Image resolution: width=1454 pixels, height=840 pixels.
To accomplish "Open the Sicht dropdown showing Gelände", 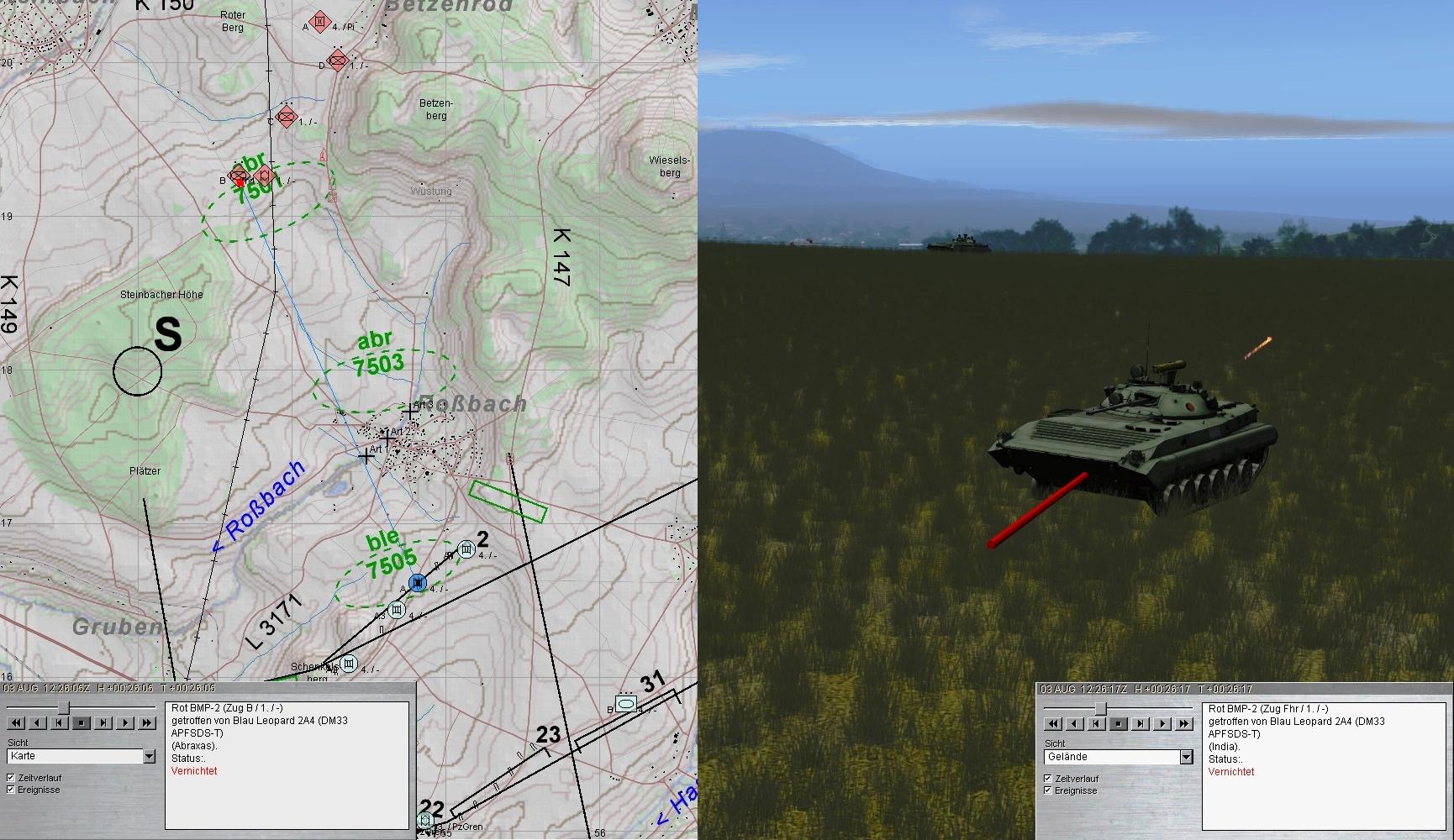I will pyautogui.click(x=1186, y=758).
